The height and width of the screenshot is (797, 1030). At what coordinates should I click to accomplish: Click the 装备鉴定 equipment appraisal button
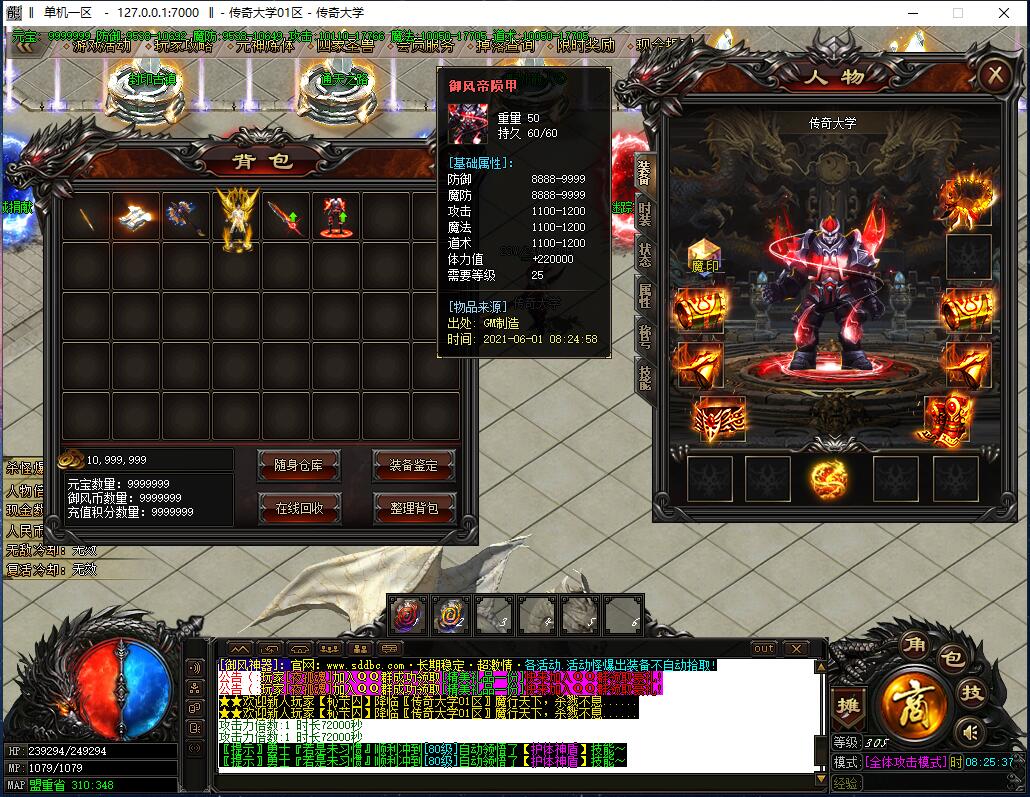pyautogui.click(x=413, y=464)
